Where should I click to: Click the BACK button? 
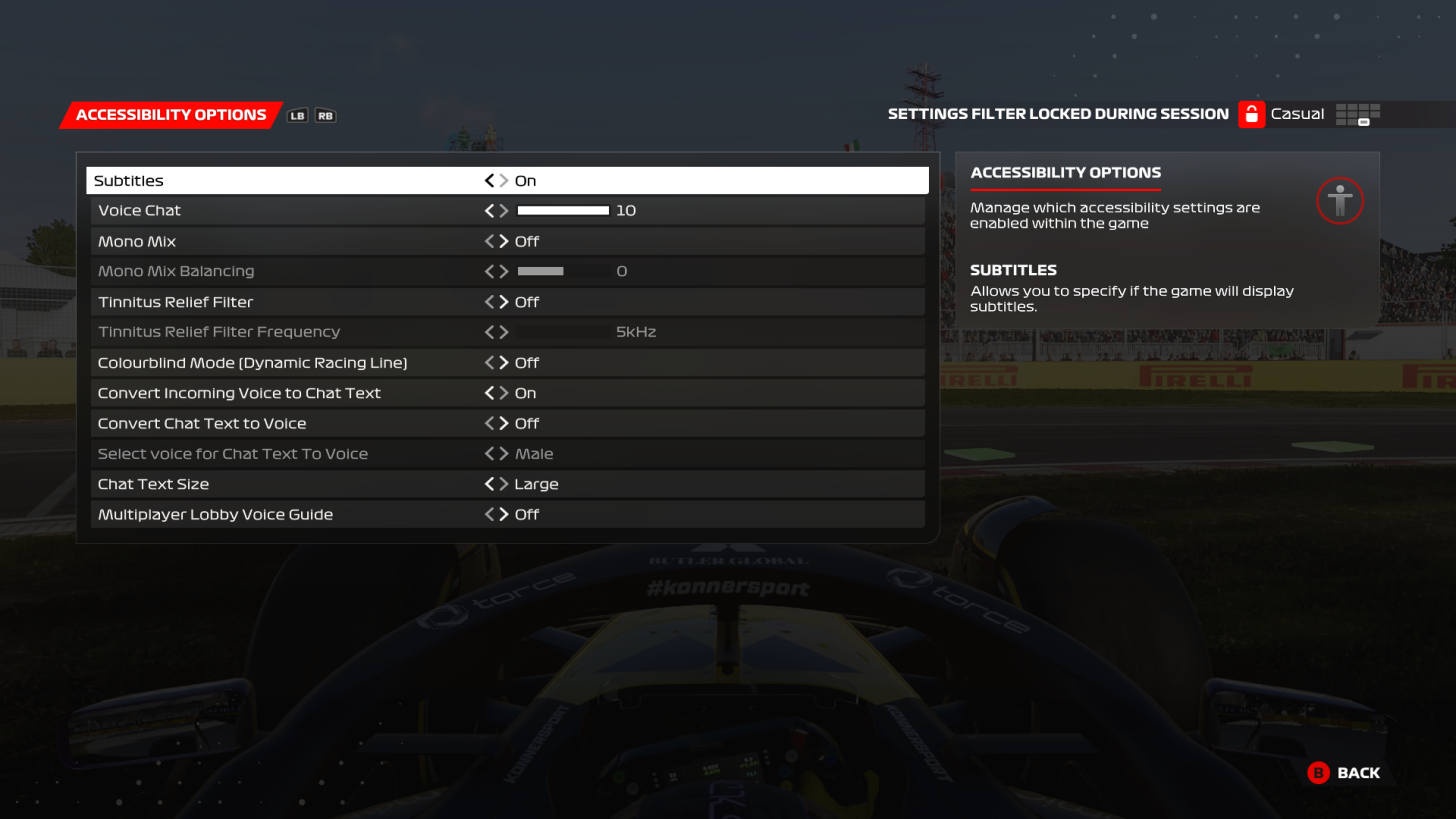tap(1345, 773)
